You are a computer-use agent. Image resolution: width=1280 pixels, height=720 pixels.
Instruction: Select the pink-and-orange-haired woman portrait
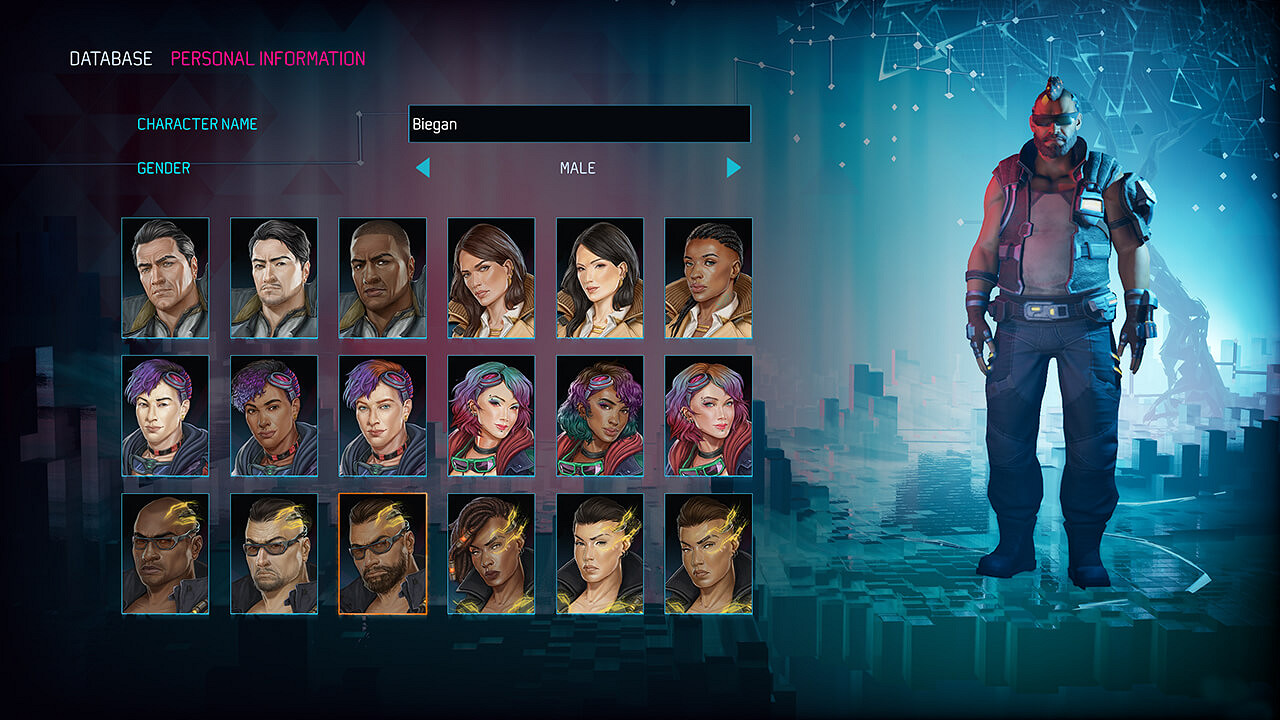(x=708, y=416)
